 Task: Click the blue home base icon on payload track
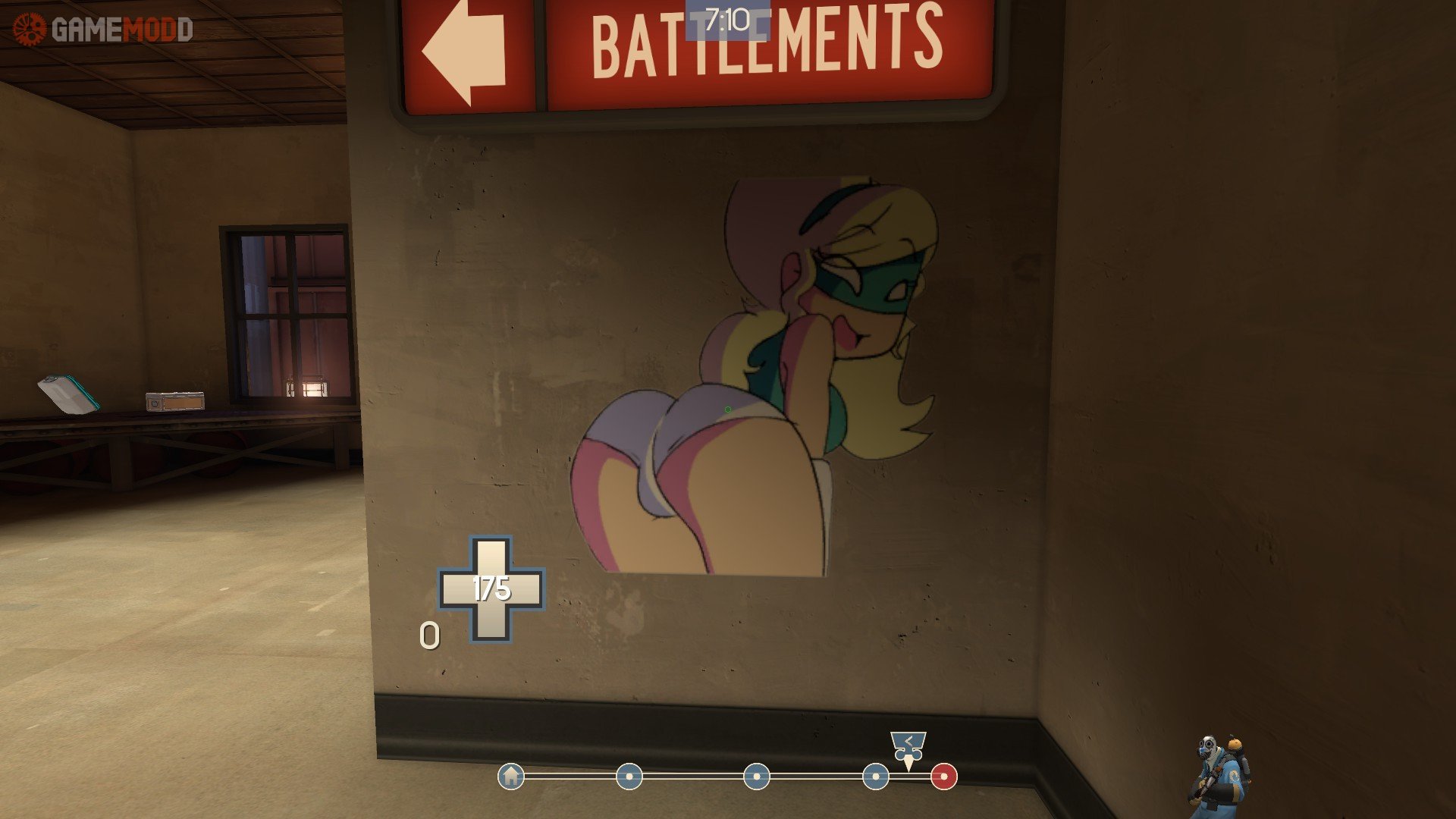pyautogui.click(x=510, y=777)
